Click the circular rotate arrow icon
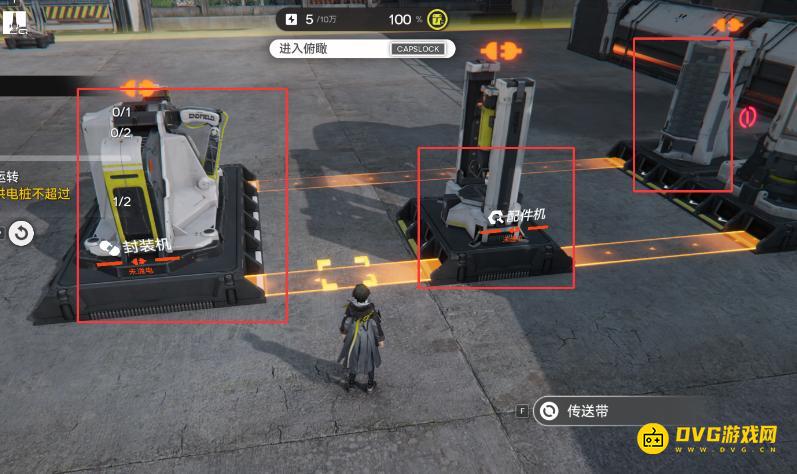This screenshot has height=474, width=797. [x=21, y=234]
